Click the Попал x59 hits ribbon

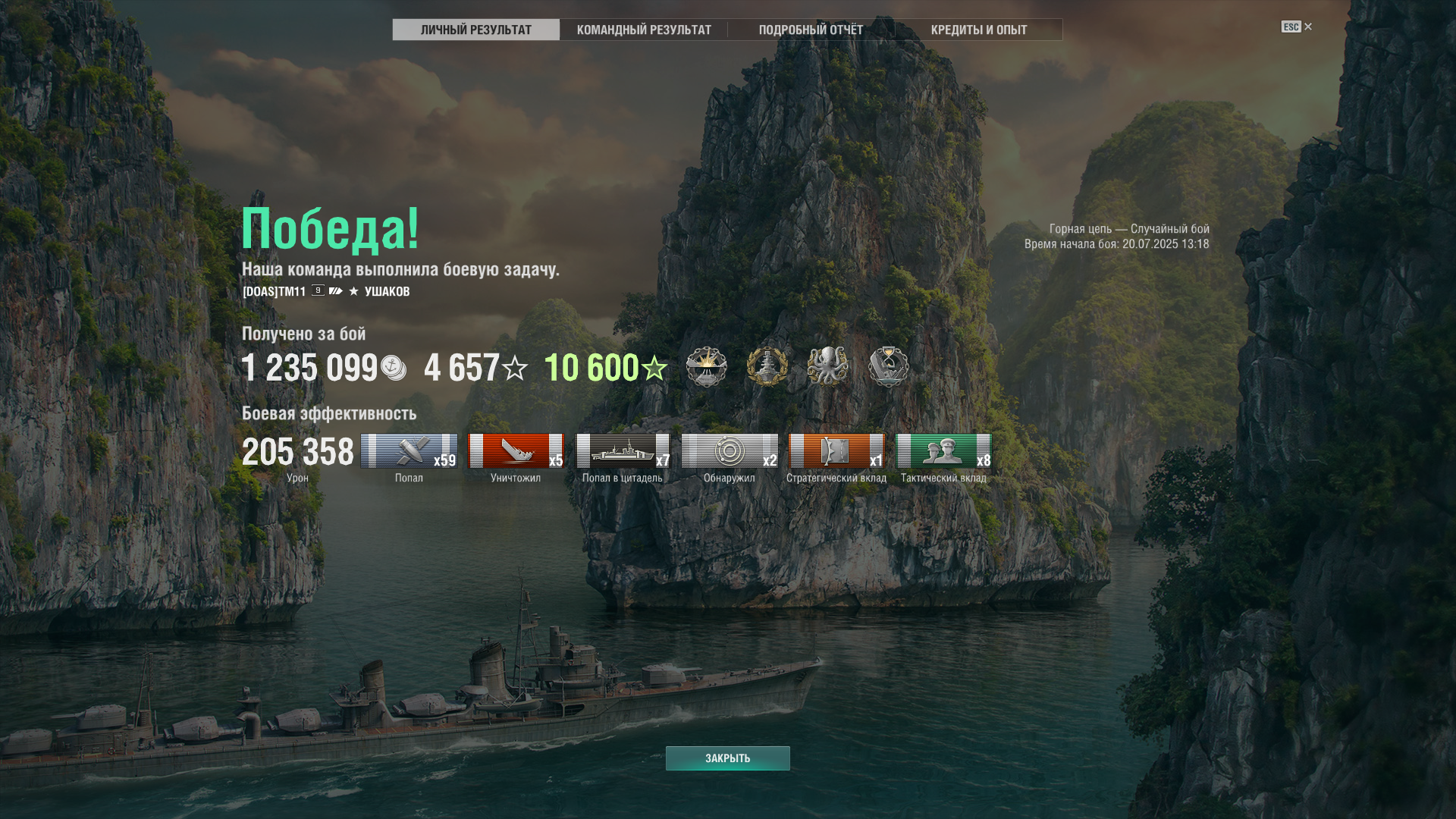tap(409, 451)
